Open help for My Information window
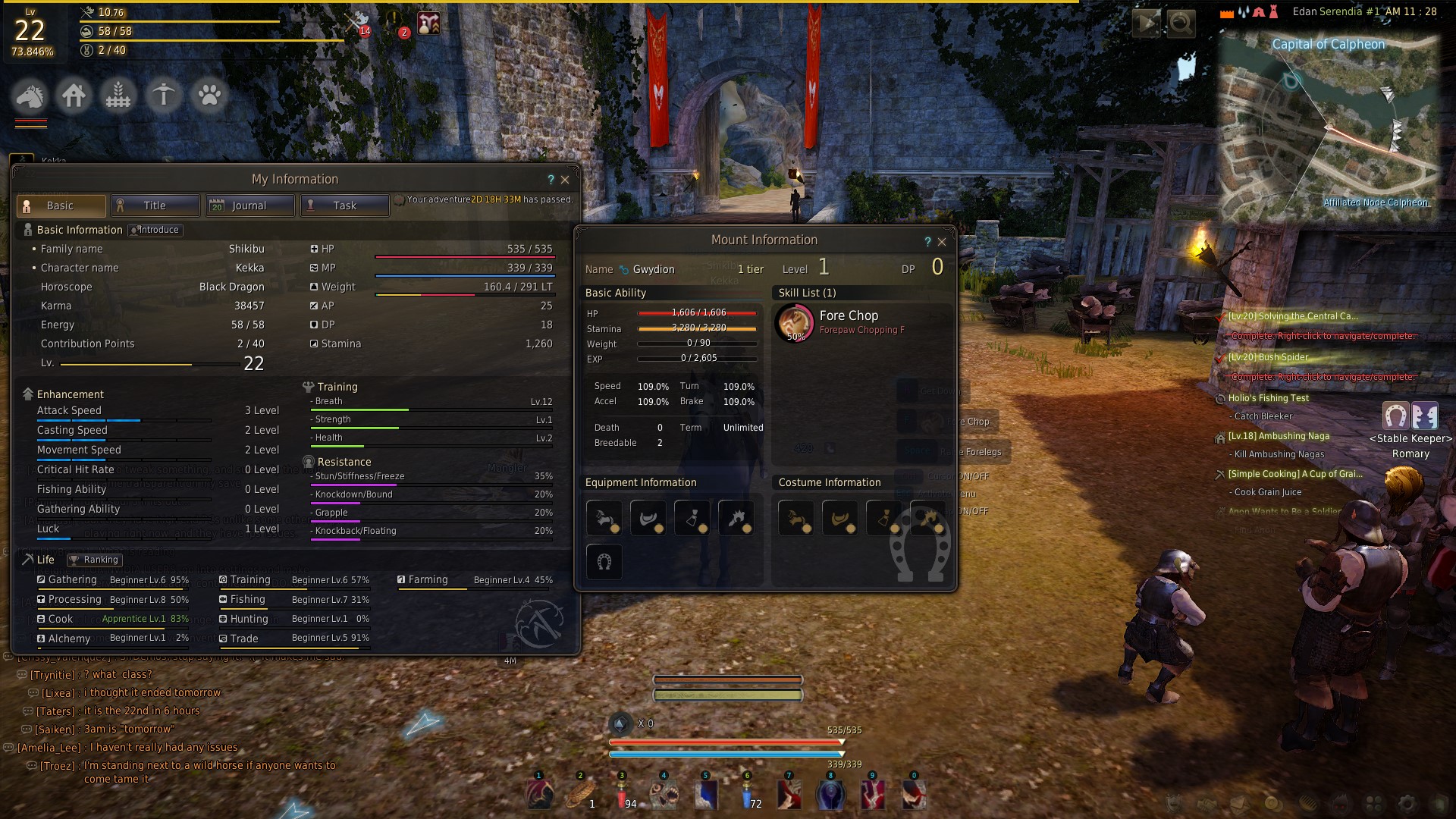This screenshot has height=819, width=1456. (551, 180)
